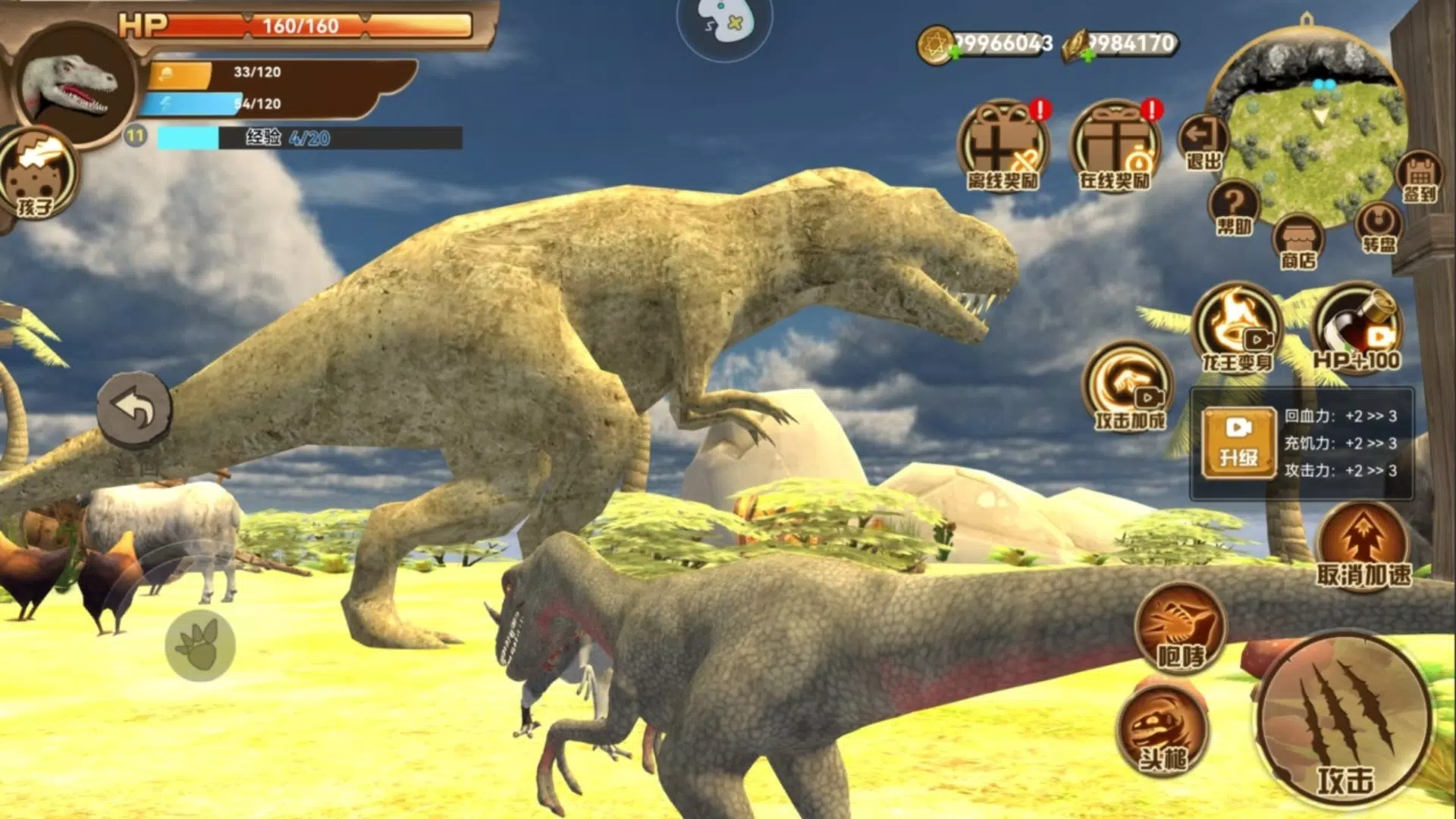
Task: Claim the Offline Reward gift
Action: click(1003, 146)
